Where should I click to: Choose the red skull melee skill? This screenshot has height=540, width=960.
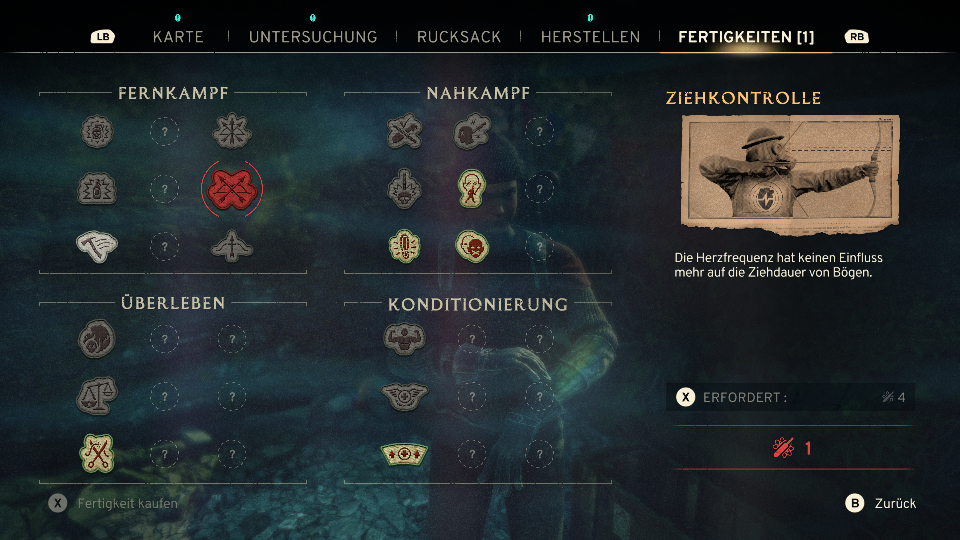tap(472, 245)
